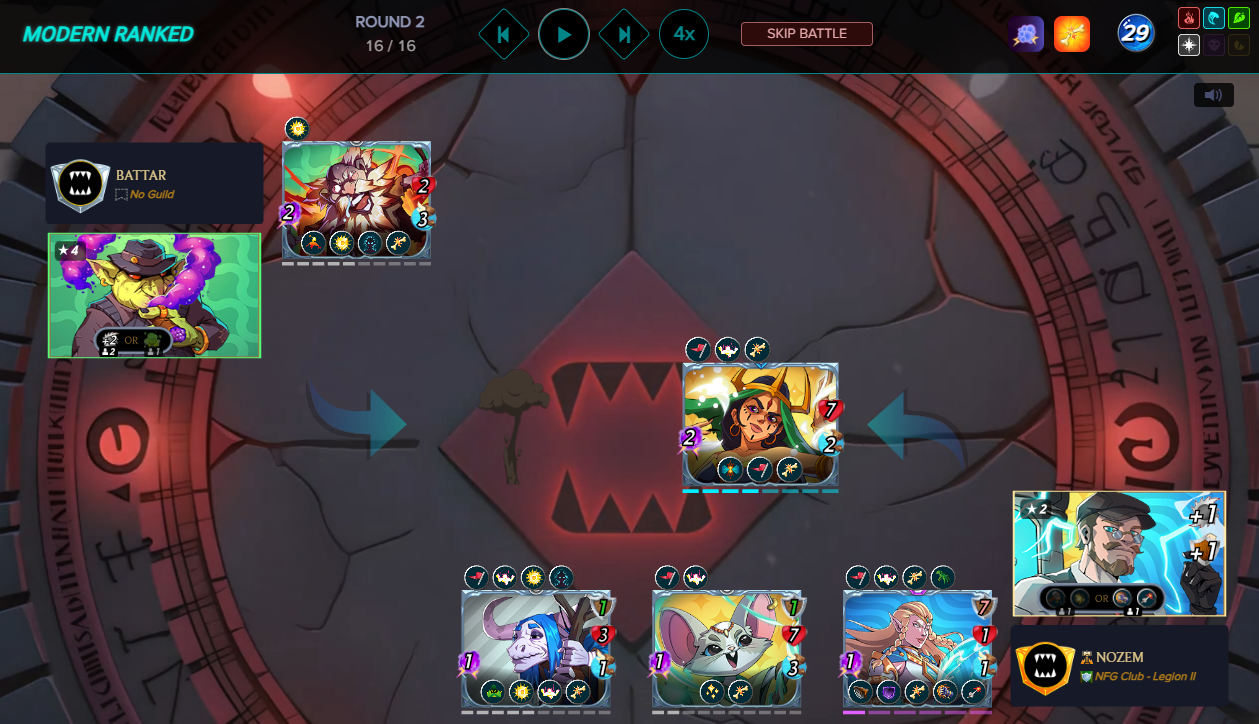The height and width of the screenshot is (724, 1259).
Task: Open Nozem's player profile panel
Action: click(1118, 665)
